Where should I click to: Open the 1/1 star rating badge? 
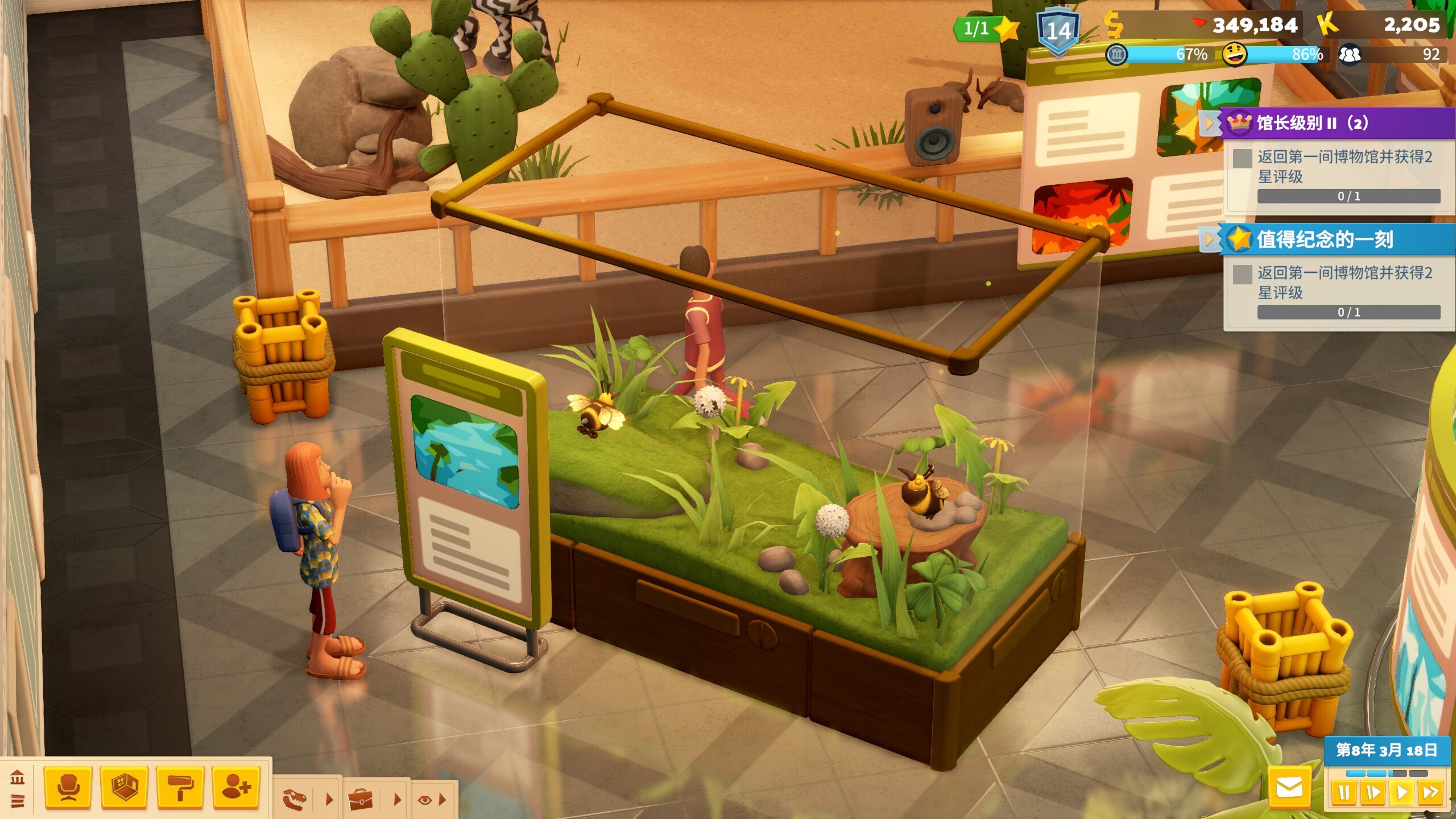coord(986,28)
